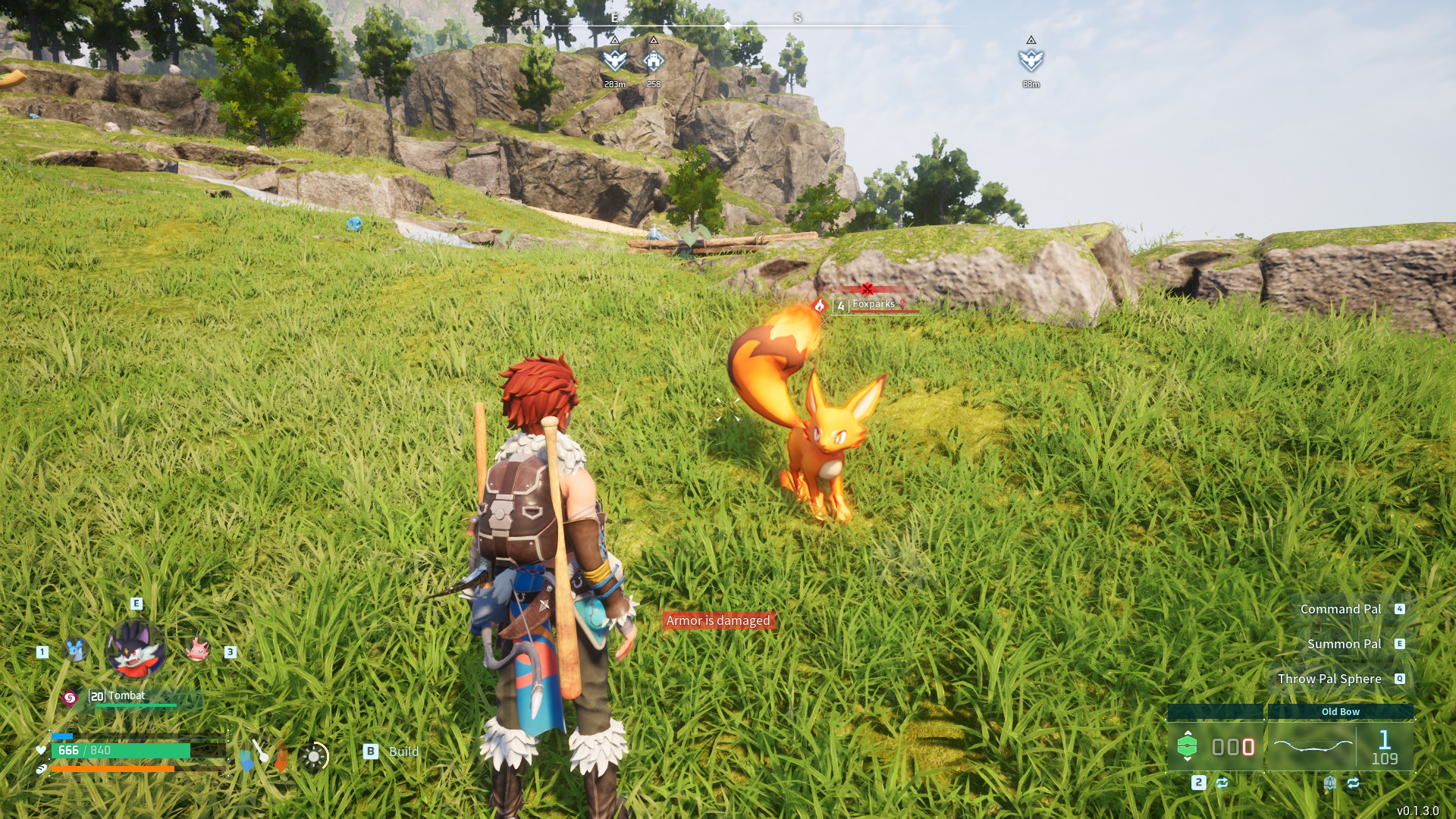This screenshot has width=1456, height=819.
Task: Click the Build action label
Action: pyautogui.click(x=403, y=752)
